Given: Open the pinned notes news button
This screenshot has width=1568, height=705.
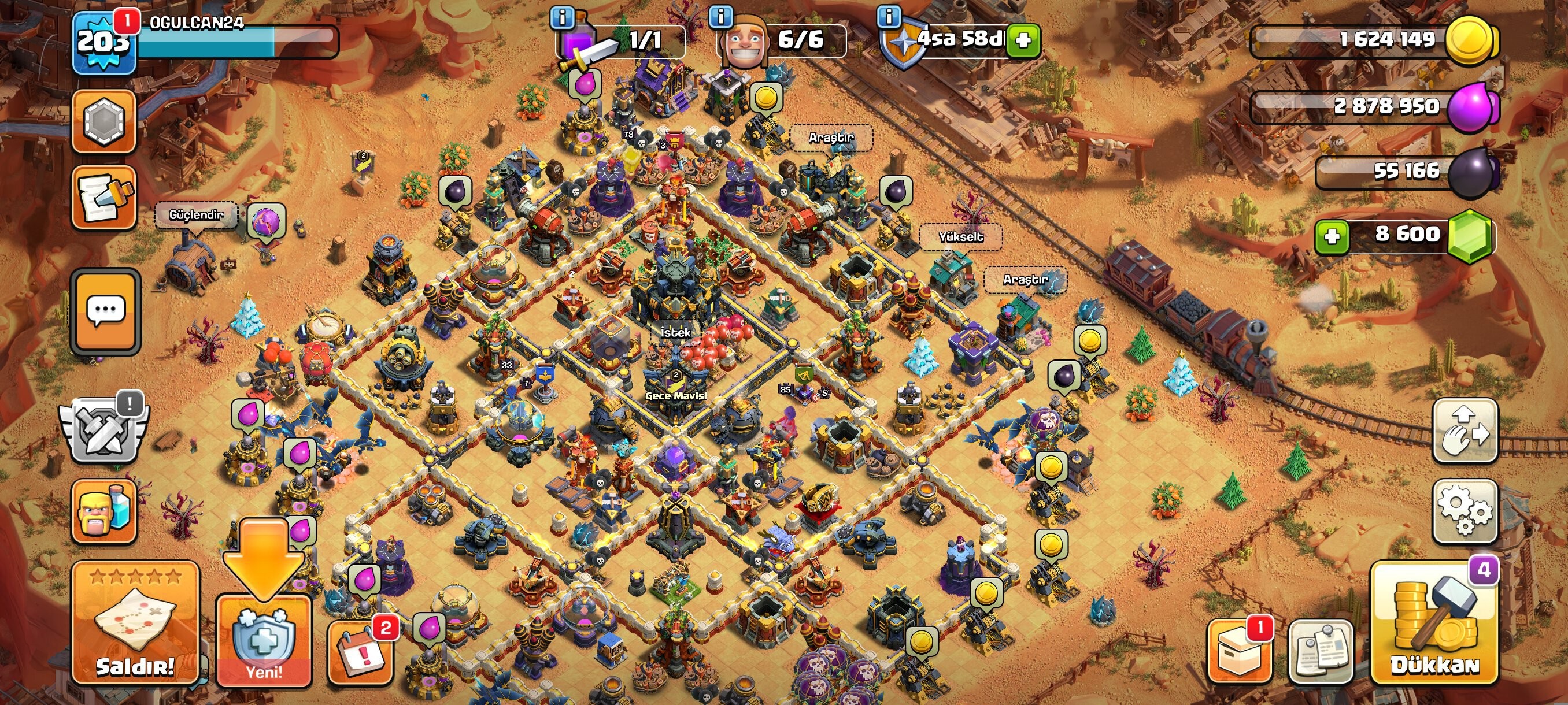Looking at the screenshot, I should [x=1321, y=651].
